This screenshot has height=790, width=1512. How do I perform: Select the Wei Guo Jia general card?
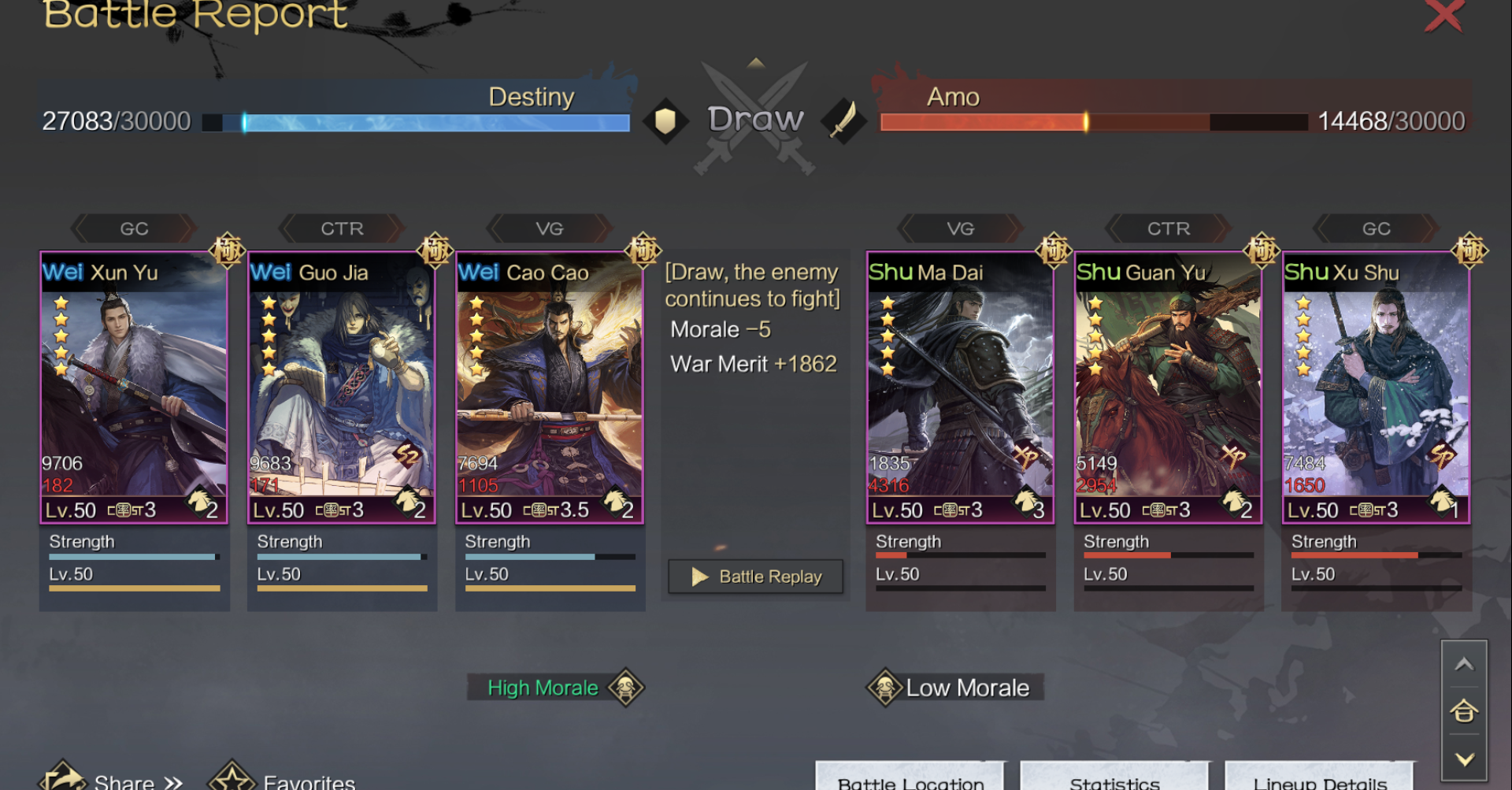tap(342, 388)
